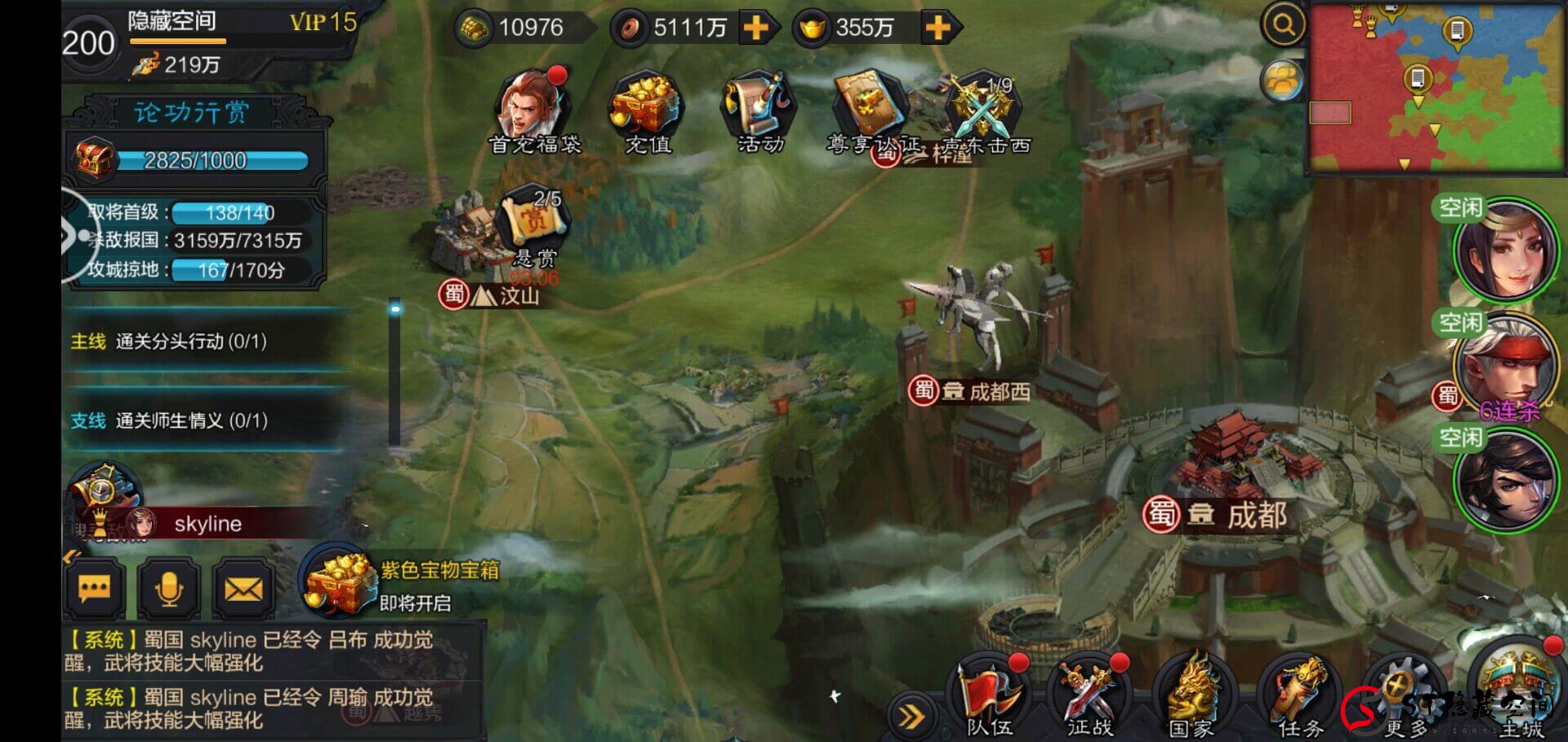1568x742 pixels.
Task: Open the chat bubble button
Action: tap(95, 589)
